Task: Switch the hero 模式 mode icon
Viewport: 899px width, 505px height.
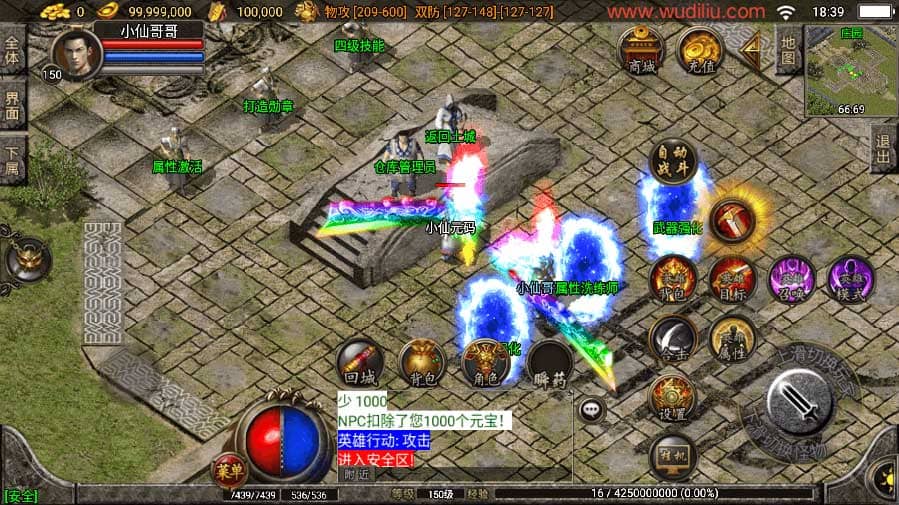Action: [850, 280]
